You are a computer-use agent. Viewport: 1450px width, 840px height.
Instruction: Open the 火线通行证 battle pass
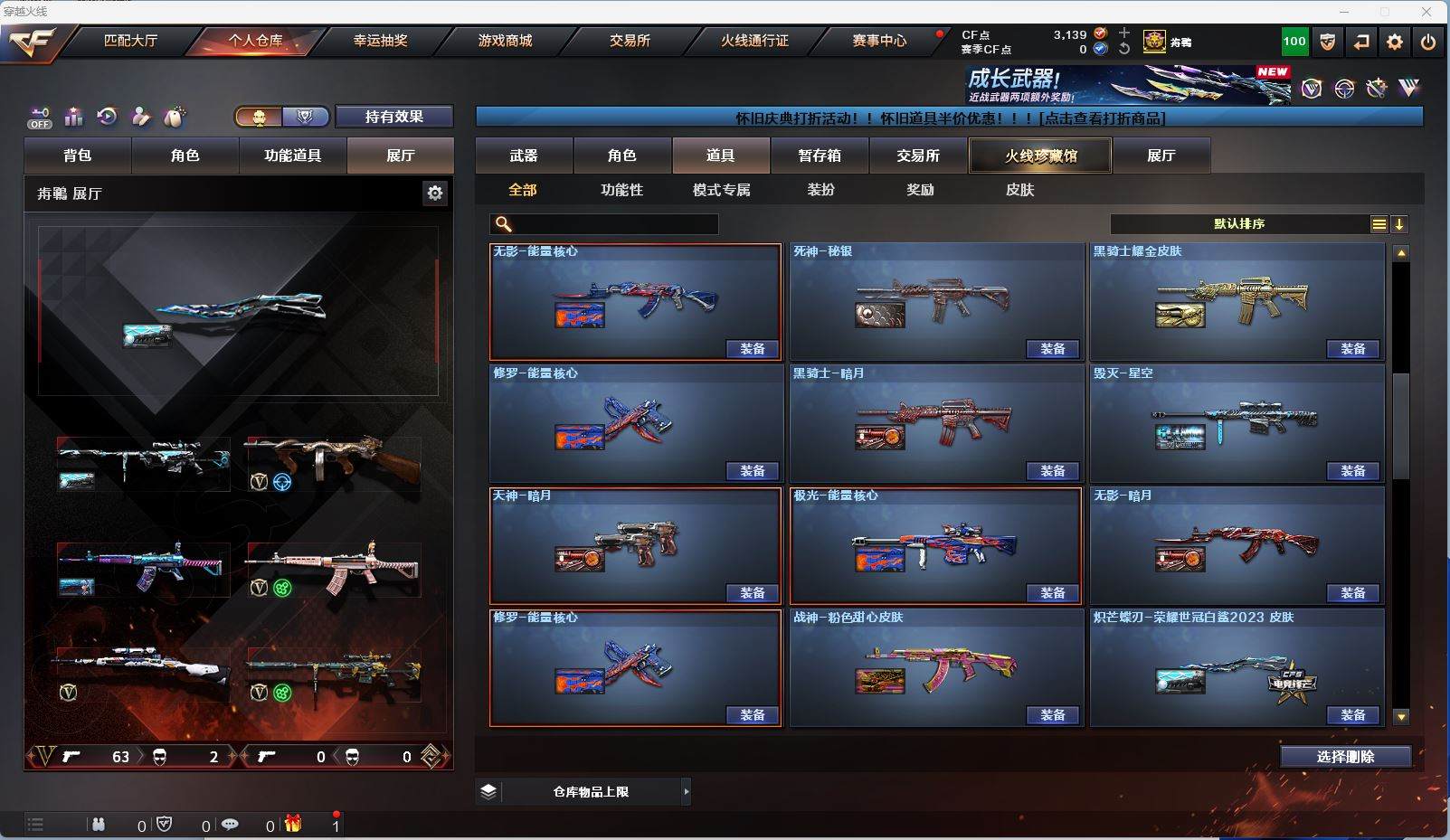(754, 41)
